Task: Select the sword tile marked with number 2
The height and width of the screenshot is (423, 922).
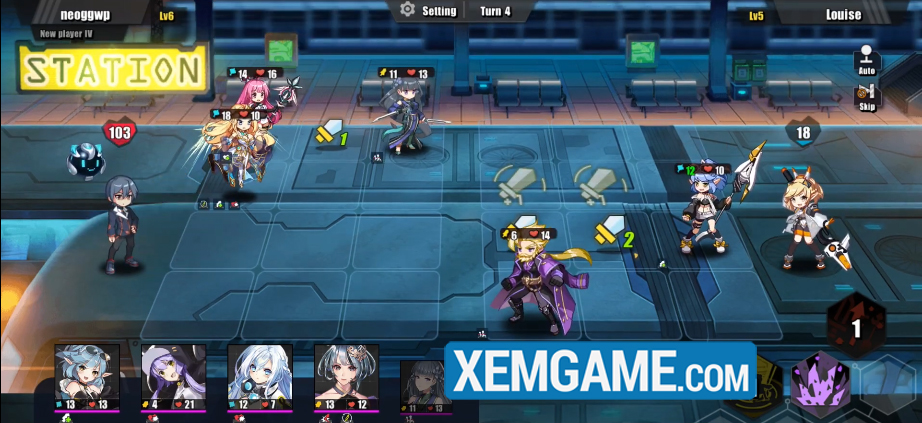Action: pyautogui.click(x=614, y=233)
